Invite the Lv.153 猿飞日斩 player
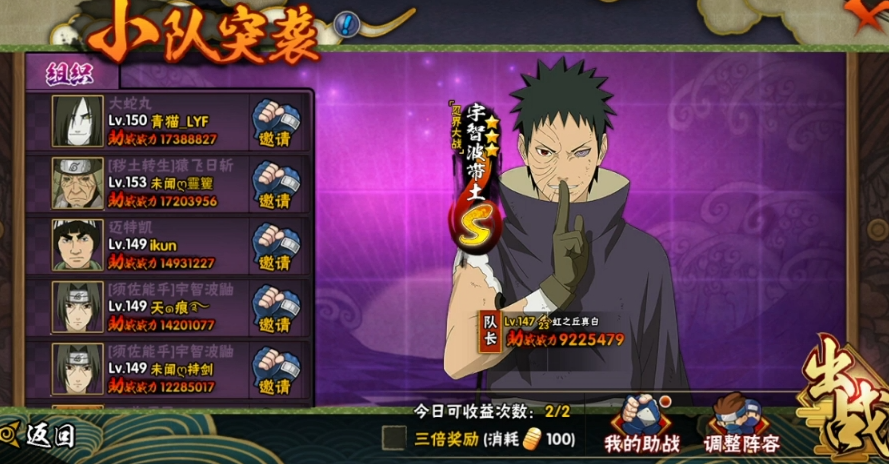Viewport: 889px width, 464px height. coord(273,183)
